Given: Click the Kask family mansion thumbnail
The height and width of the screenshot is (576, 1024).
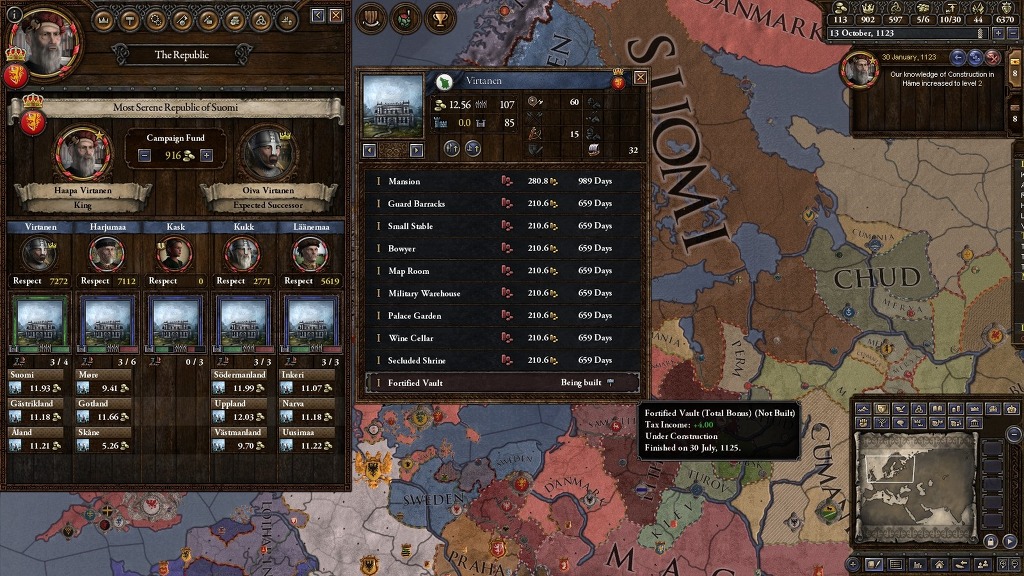Looking at the screenshot, I should tap(174, 324).
